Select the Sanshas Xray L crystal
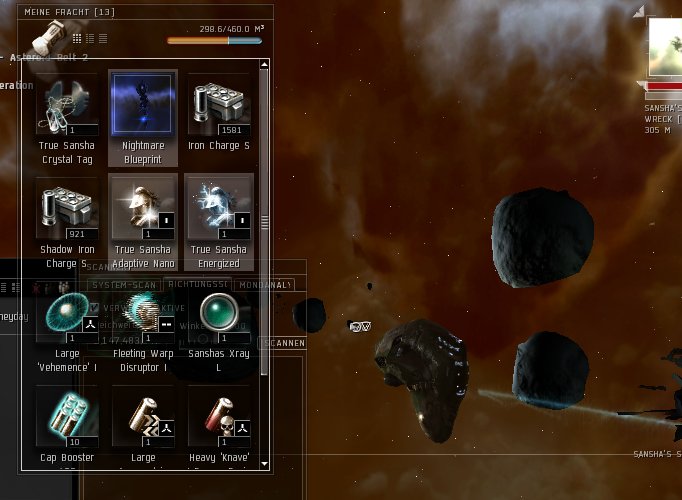The width and height of the screenshot is (682, 500). (219, 316)
